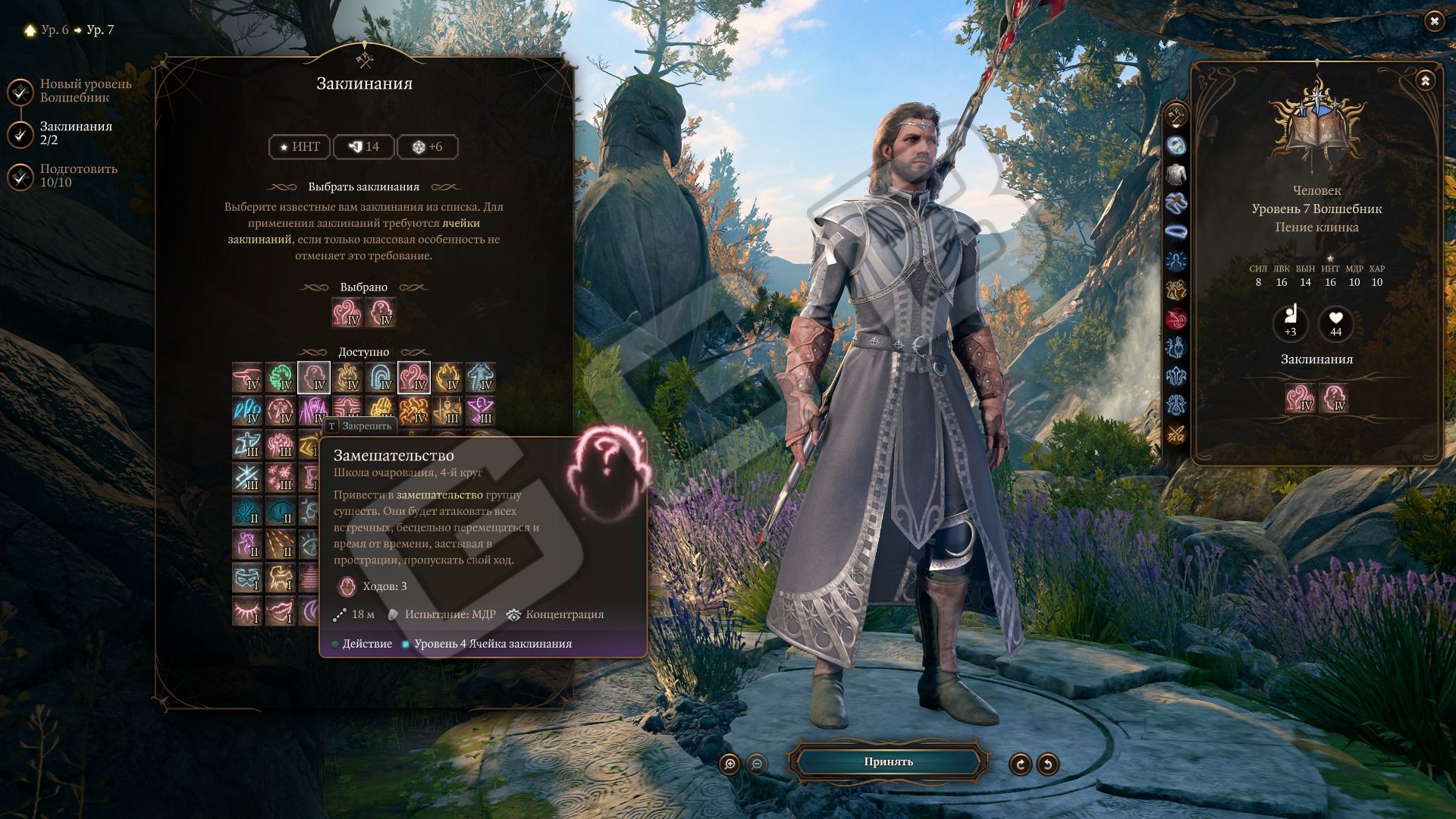
Task: Open the crossed swords side tab
Action: click(x=1176, y=434)
